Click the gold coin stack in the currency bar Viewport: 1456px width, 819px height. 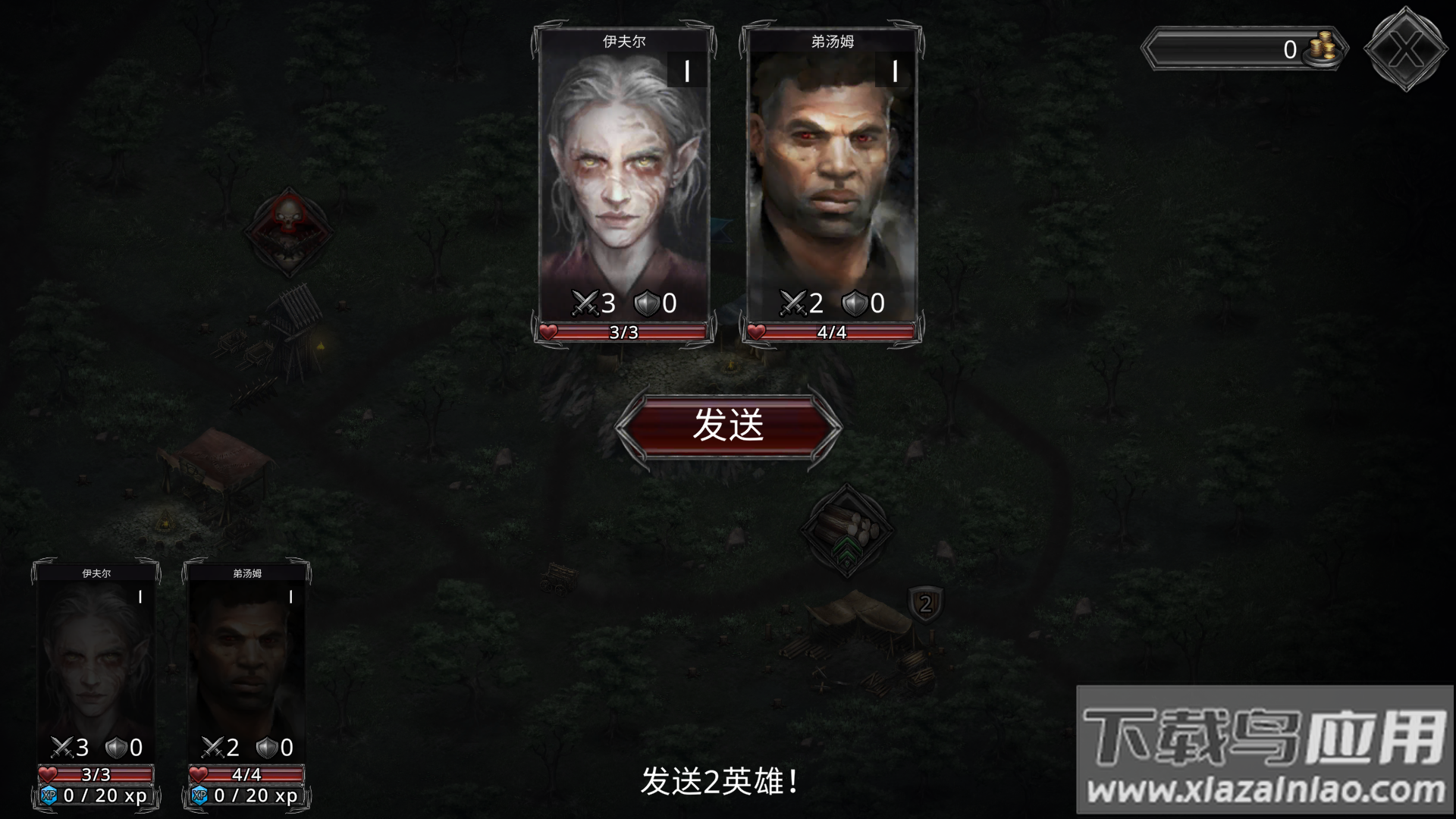tap(1321, 48)
